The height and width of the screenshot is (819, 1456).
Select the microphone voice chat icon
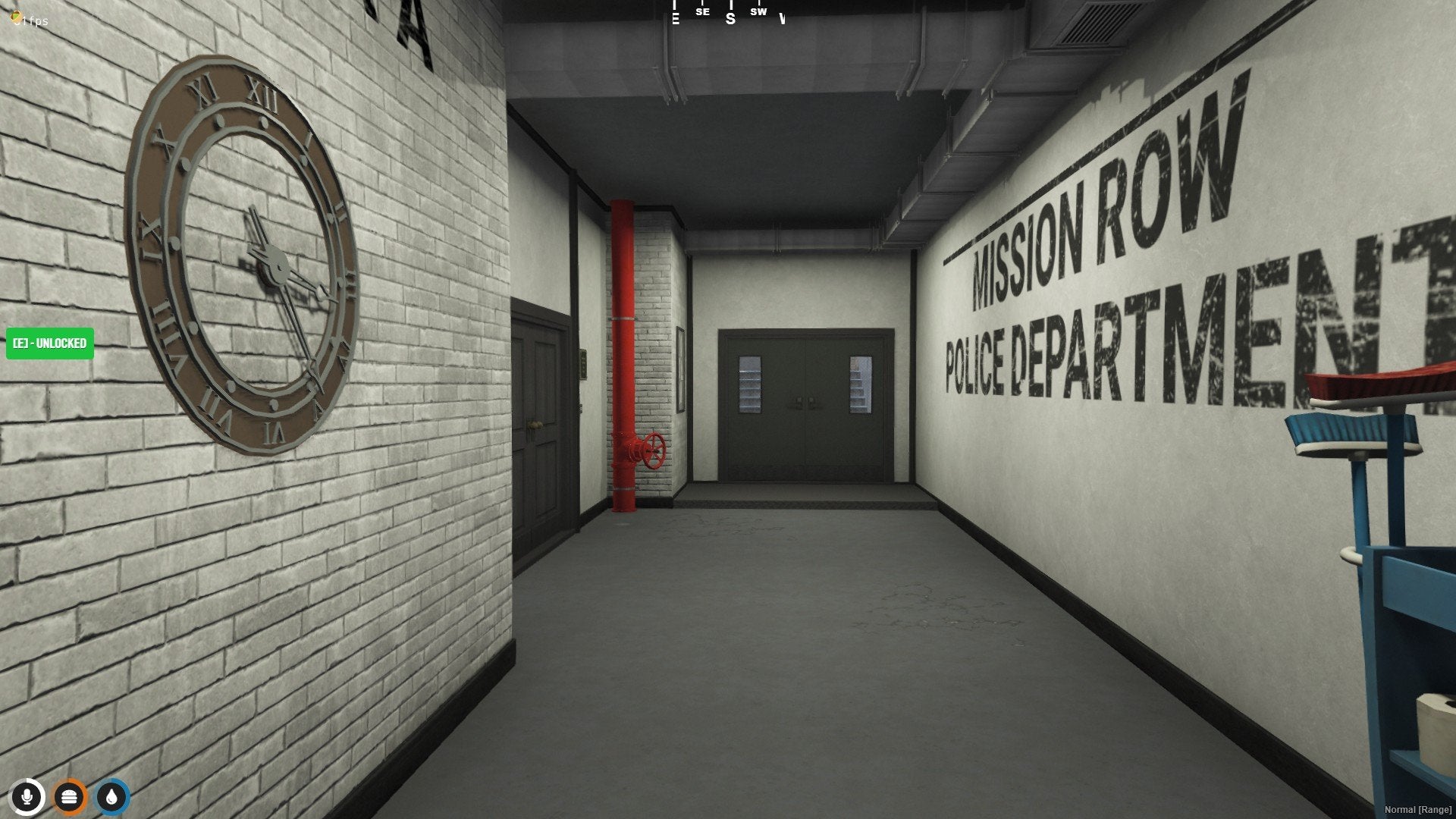click(28, 797)
